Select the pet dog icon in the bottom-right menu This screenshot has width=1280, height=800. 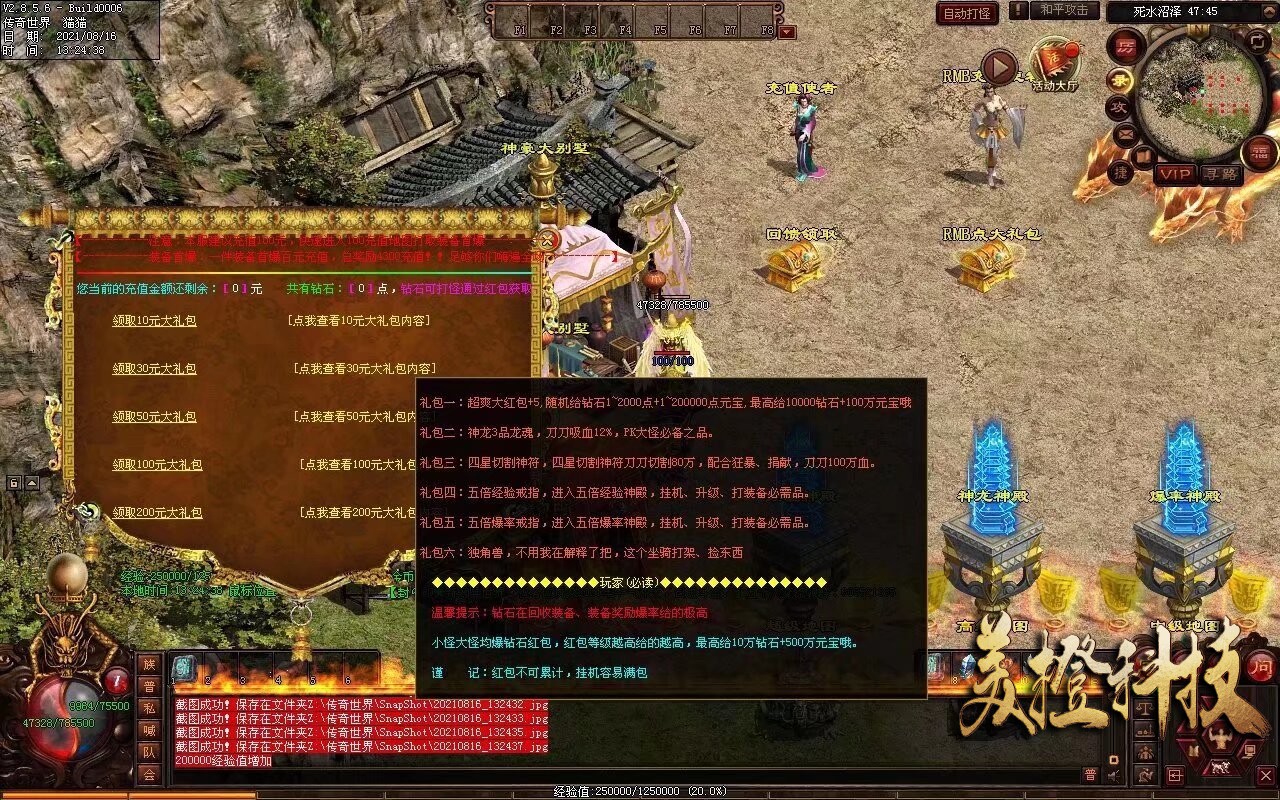pyautogui.click(x=1219, y=767)
